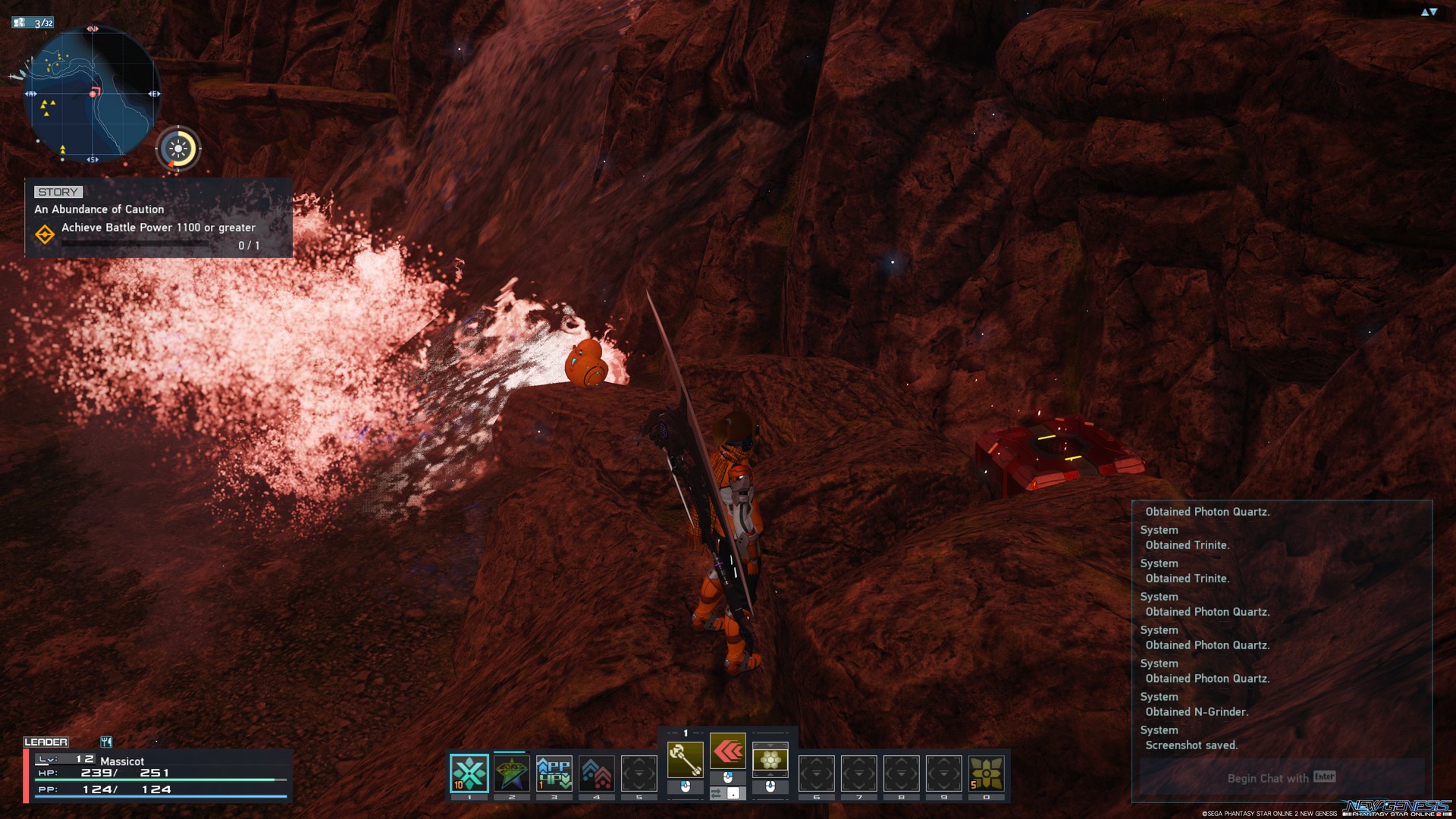Click the LEADER header above the party bar
This screenshot has height=819, width=1456.
click(47, 742)
